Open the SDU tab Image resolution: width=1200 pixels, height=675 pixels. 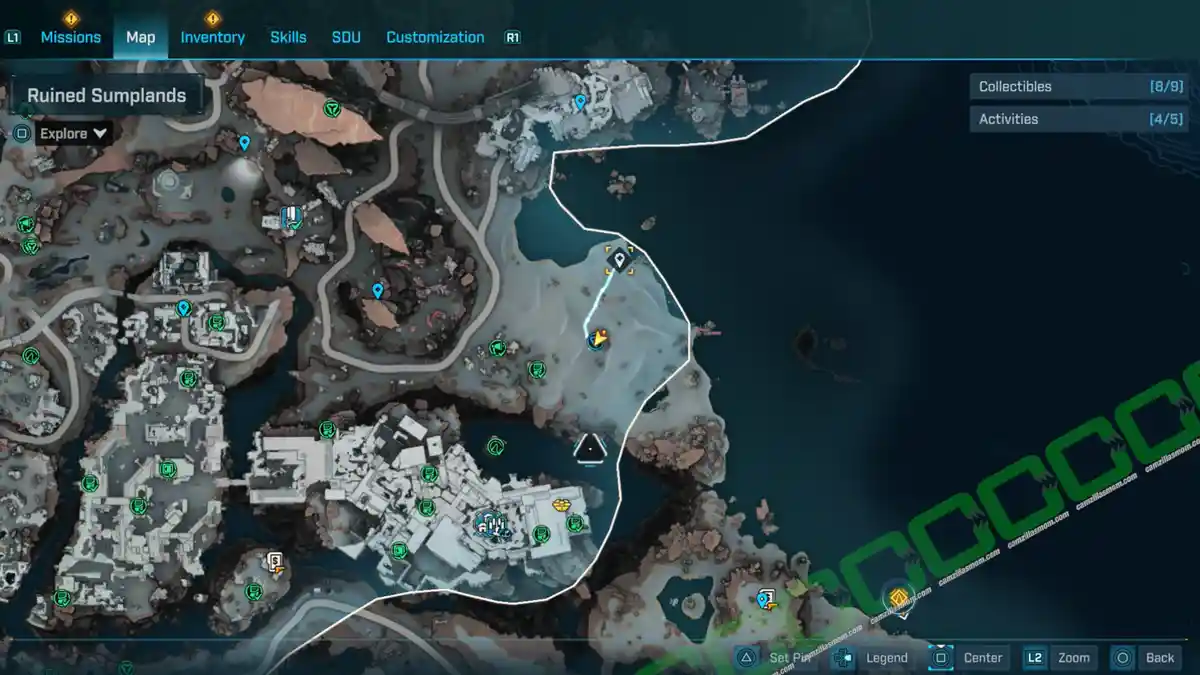click(346, 37)
